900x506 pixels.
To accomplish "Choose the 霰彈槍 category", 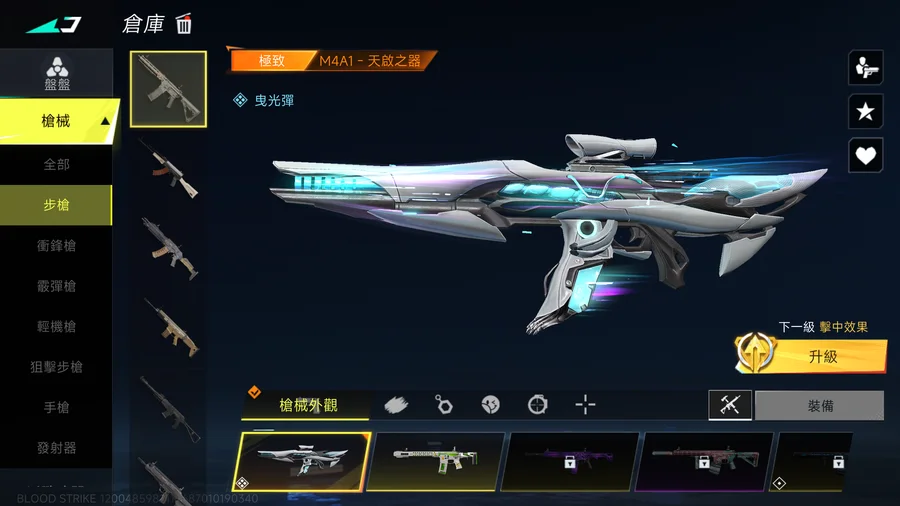I will coord(56,286).
